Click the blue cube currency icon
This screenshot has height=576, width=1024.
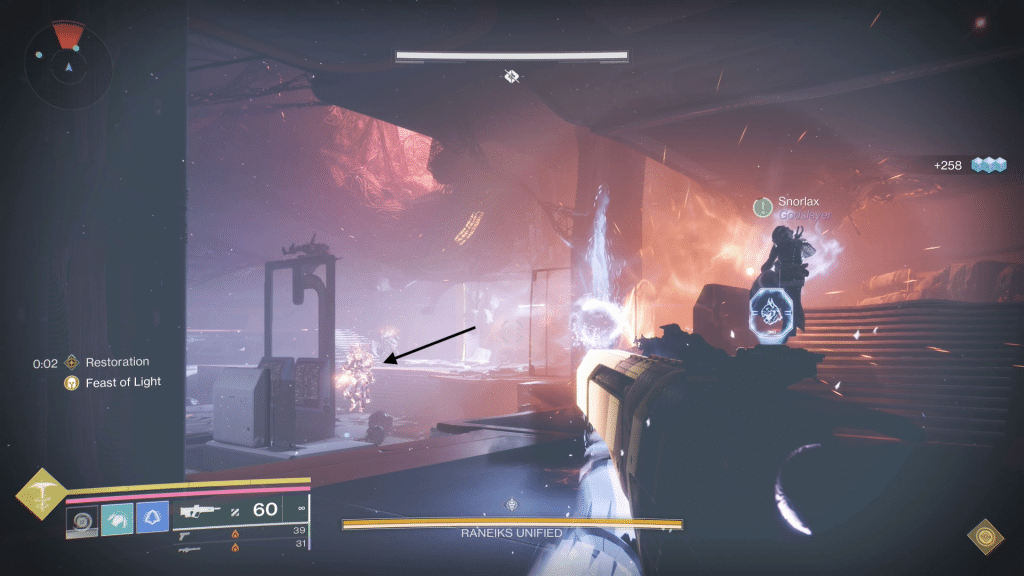(x=989, y=165)
